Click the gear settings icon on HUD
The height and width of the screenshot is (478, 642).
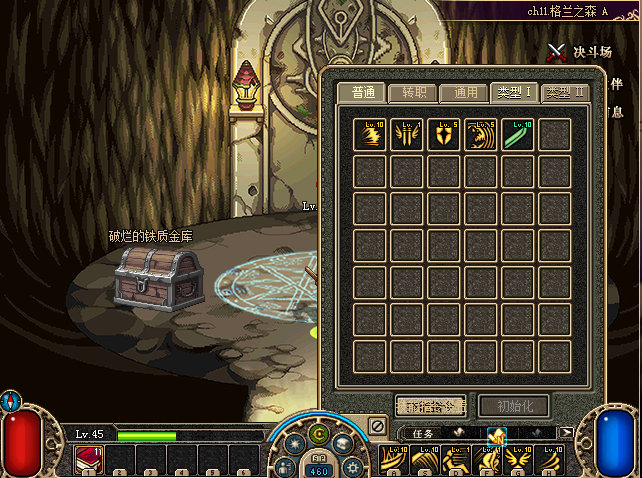[x=351, y=466]
